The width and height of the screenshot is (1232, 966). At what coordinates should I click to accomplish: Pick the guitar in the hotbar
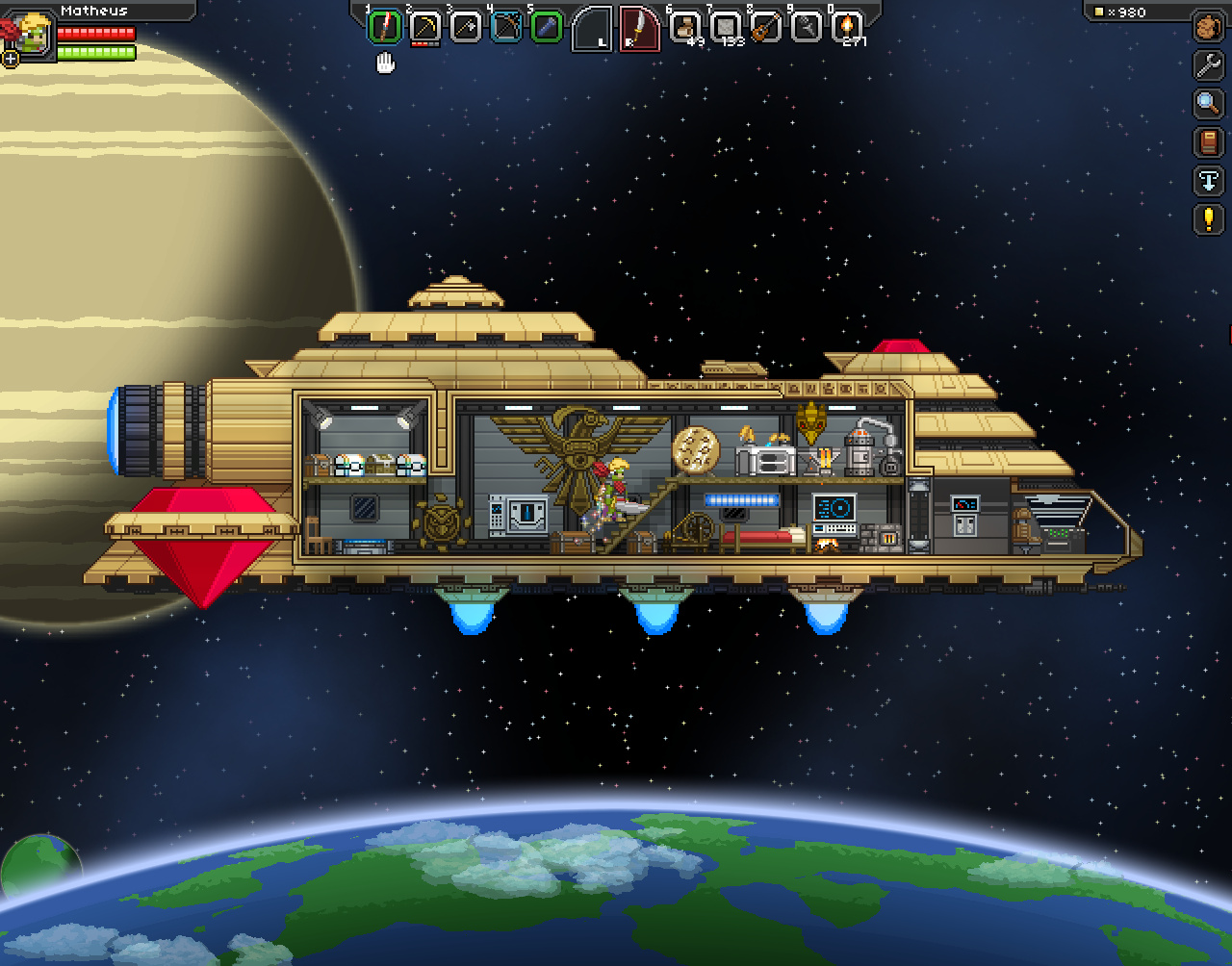pyautogui.click(x=766, y=27)
